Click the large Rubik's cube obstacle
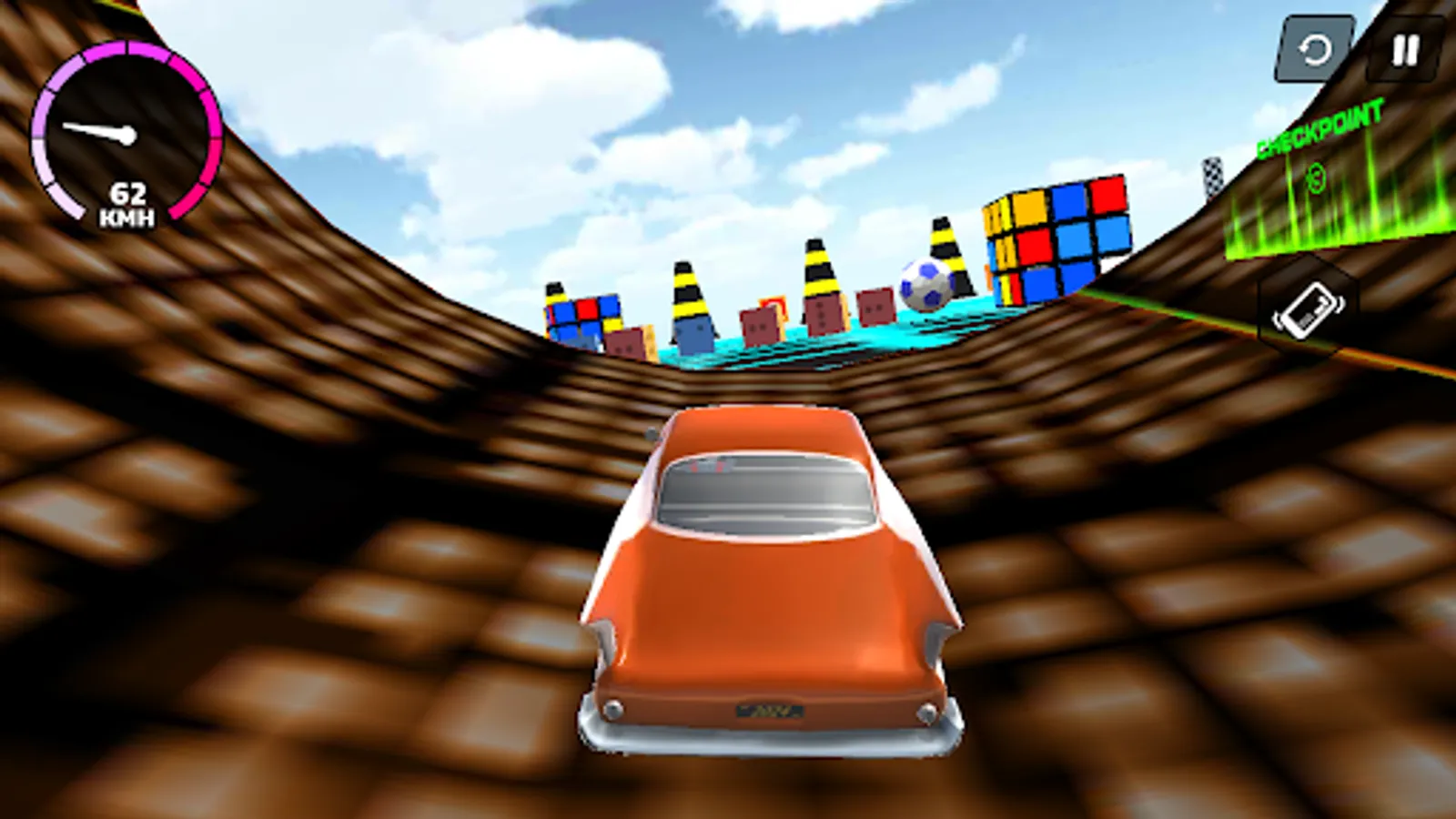The width and height of the screenshot is (1456, 819). (x=1056, y=237)
